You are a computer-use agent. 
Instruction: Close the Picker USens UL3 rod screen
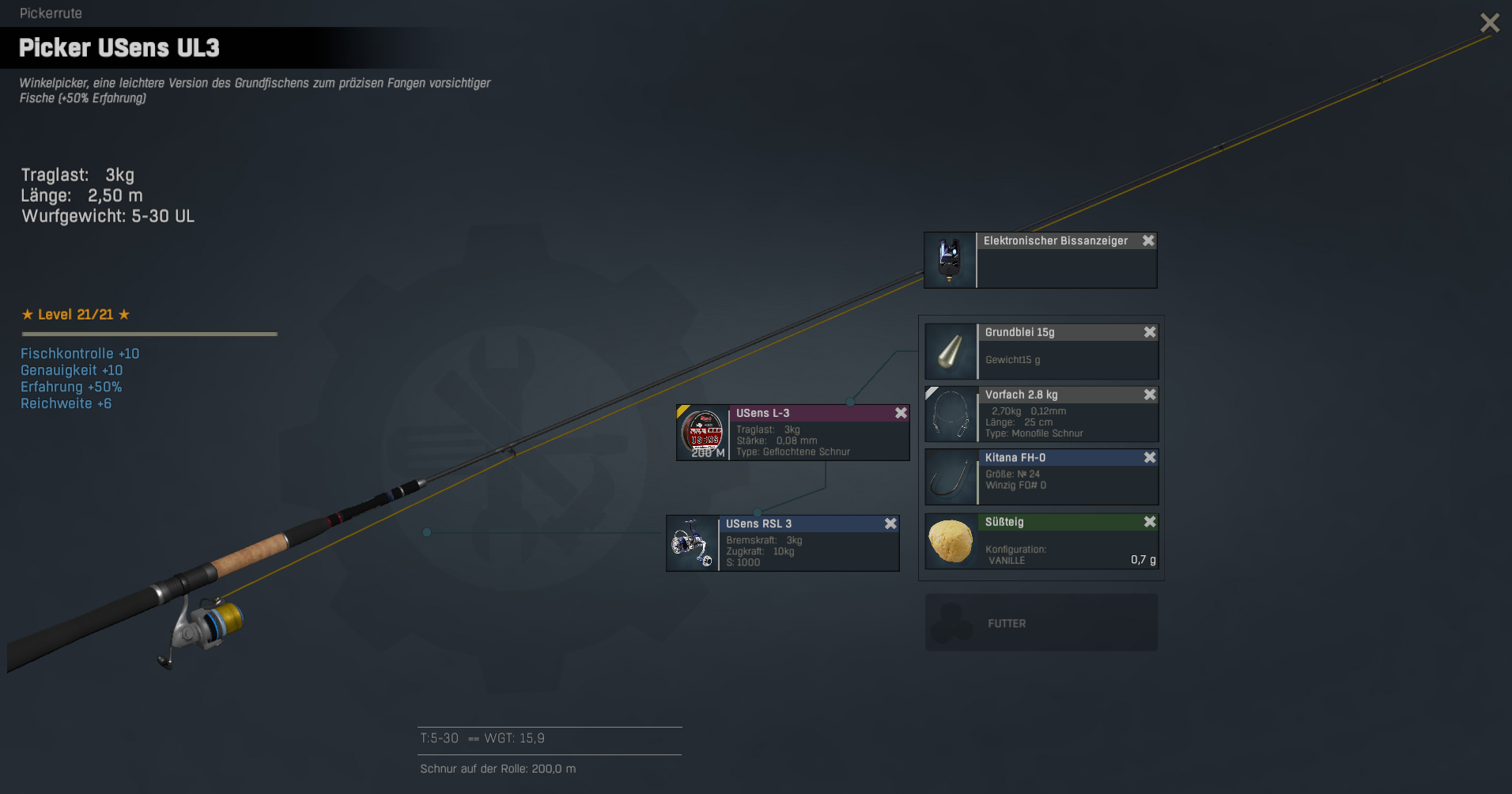(1489, 23)
